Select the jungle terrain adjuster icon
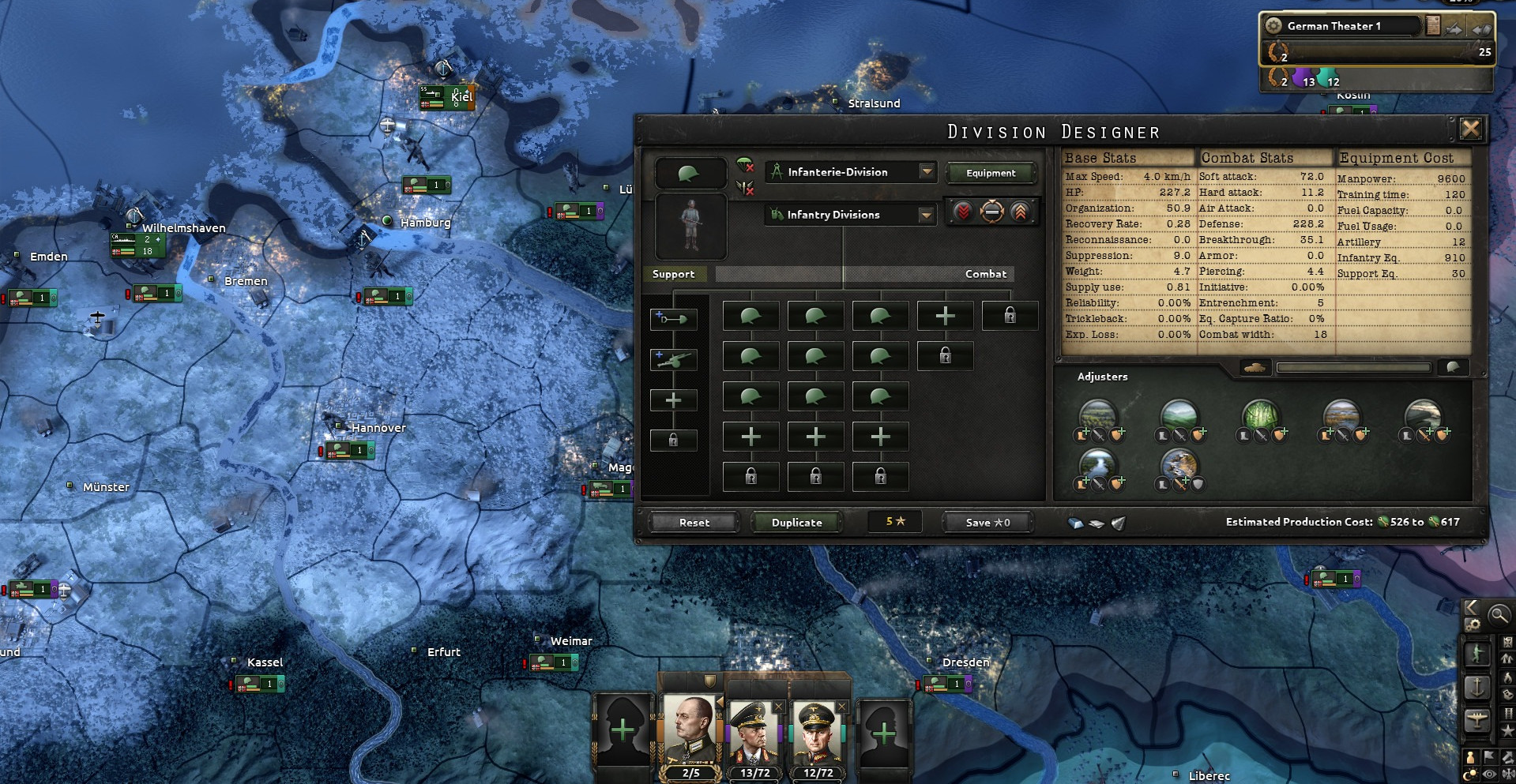The width and height of the screenshot is (1516, 784). tap(1260, 416)
